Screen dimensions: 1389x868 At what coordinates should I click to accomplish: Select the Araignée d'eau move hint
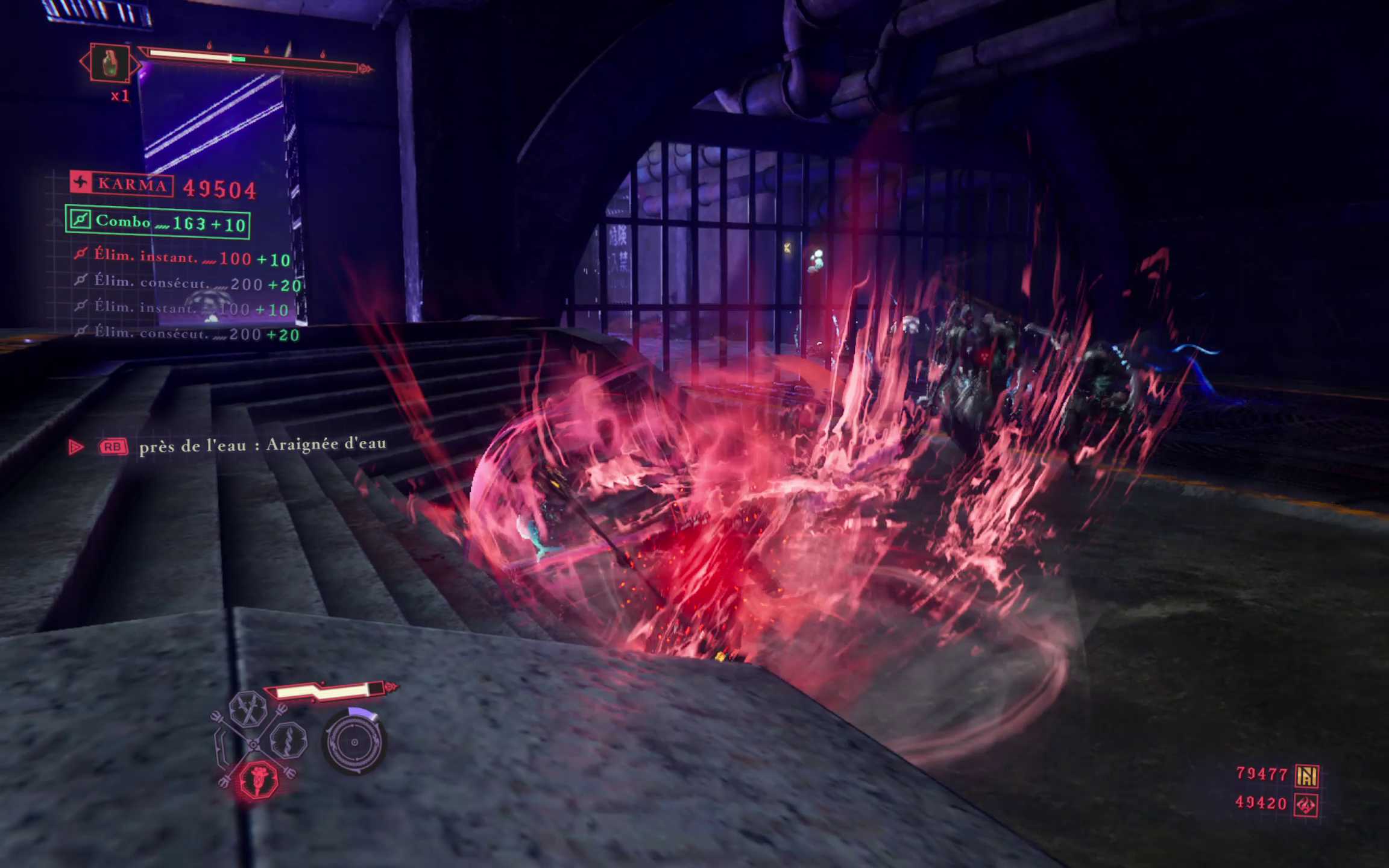click(262, 445)
